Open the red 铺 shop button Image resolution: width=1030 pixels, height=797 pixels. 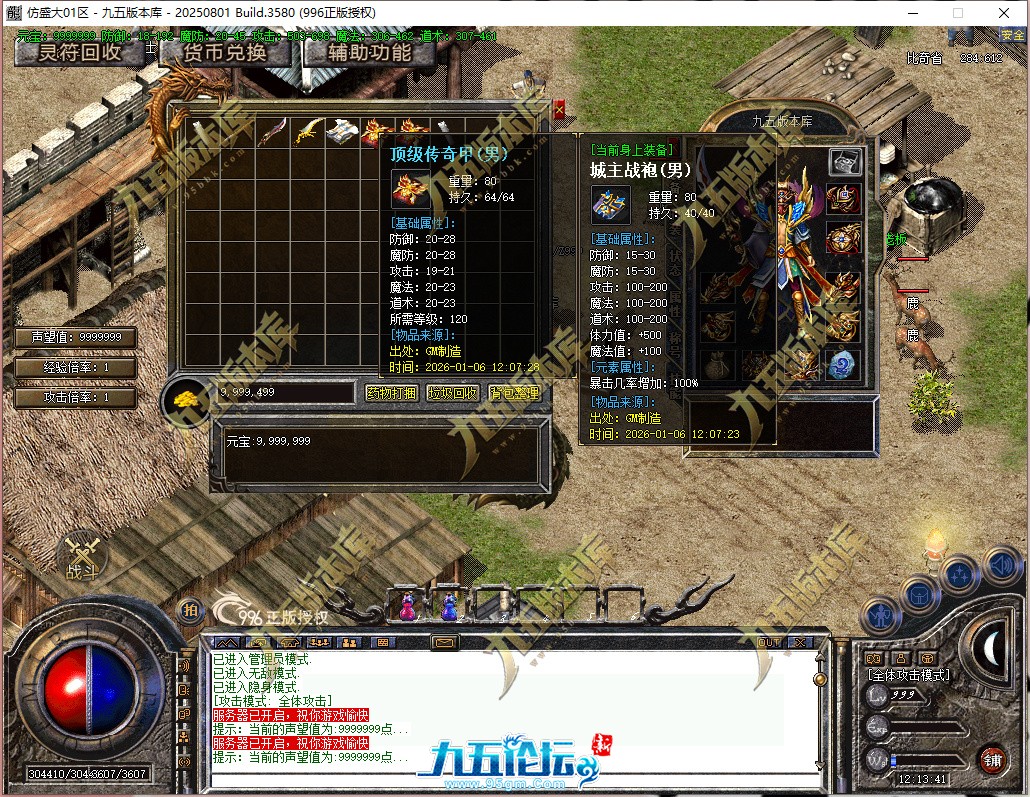(x=992, y=760)
